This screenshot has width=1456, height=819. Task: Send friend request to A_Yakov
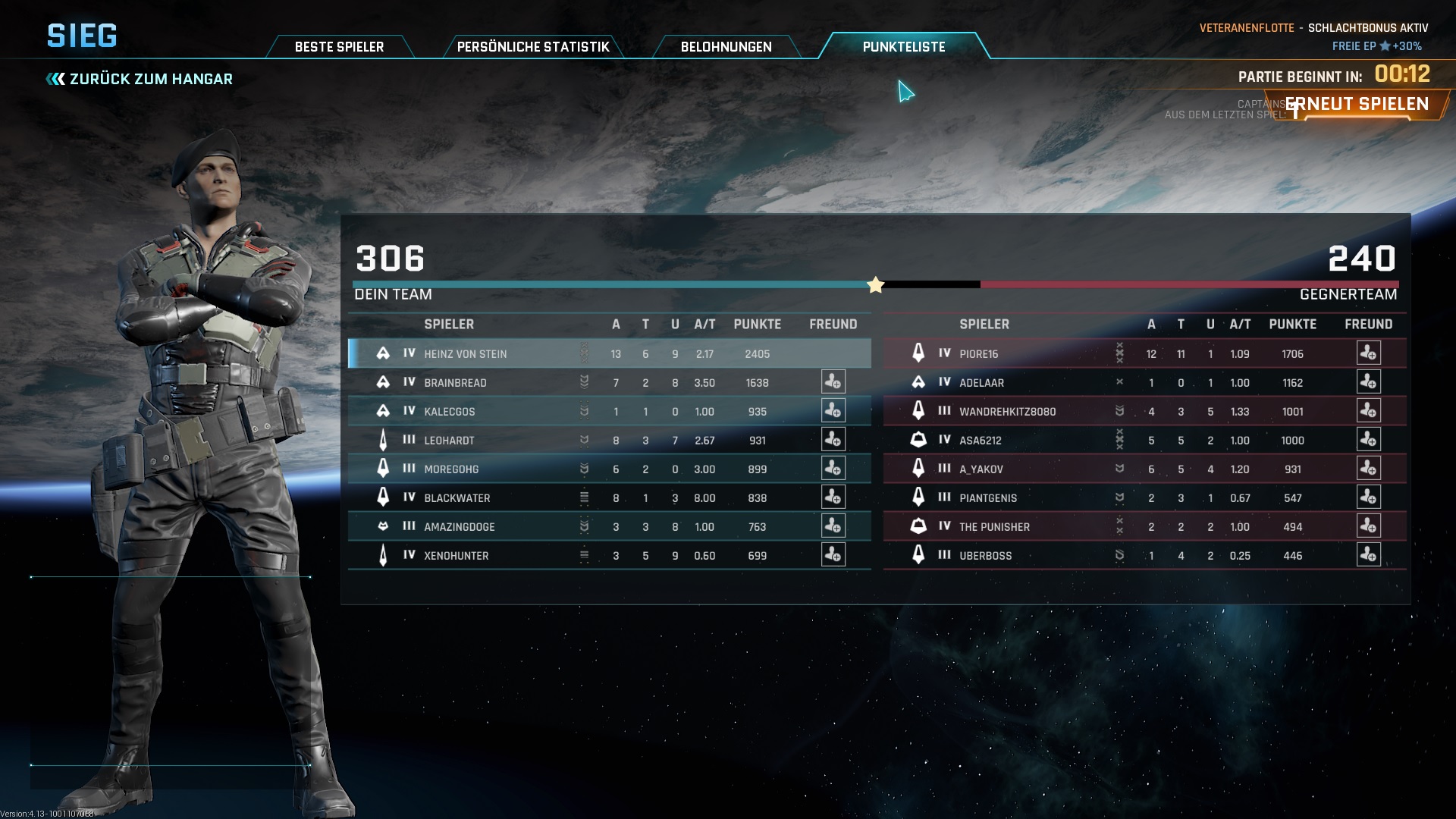click(1368, 469)
